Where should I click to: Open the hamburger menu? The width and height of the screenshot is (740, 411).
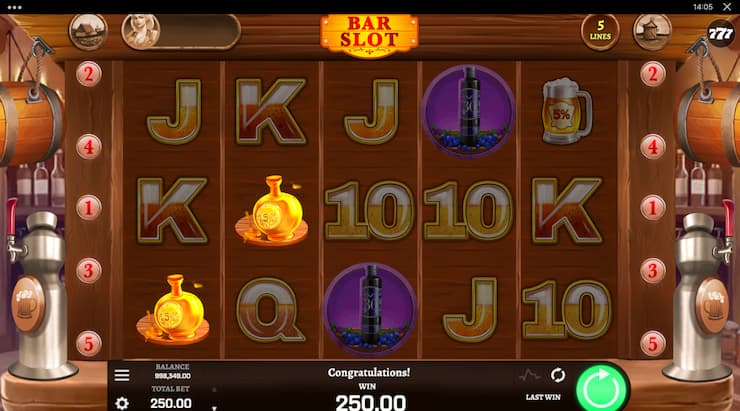tap(122, 375)
